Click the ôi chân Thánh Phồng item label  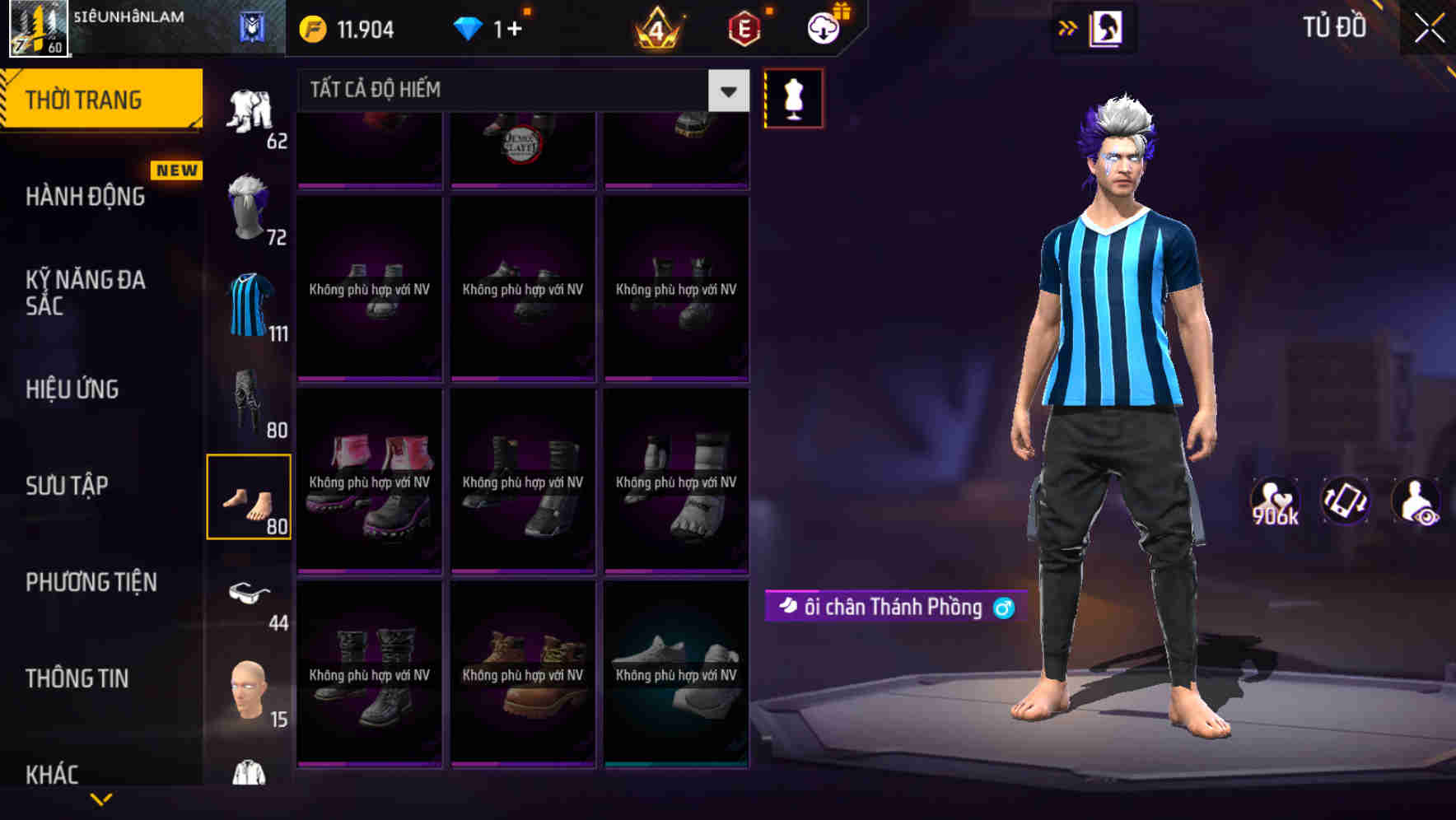pos(889,608)
